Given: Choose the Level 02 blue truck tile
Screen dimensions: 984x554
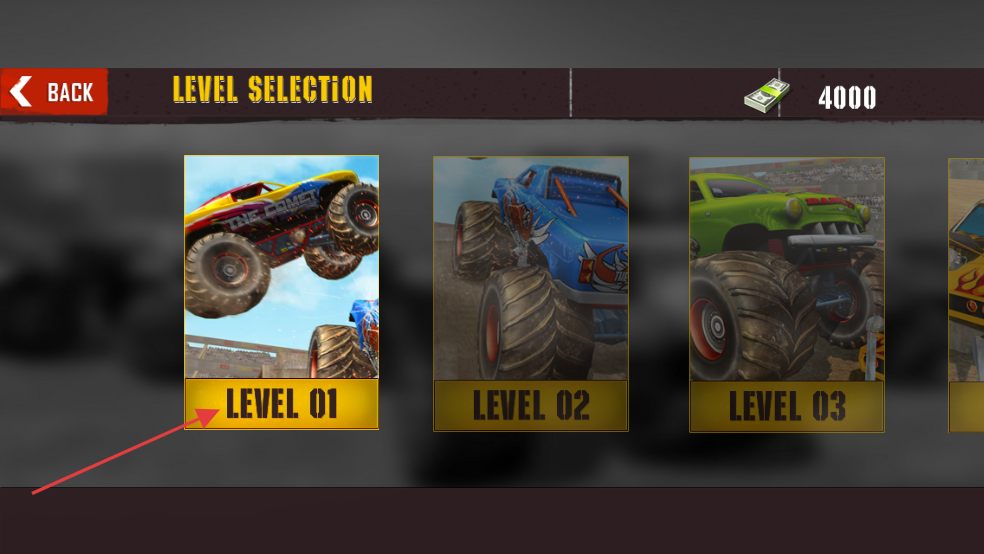Looking at the screenshot, I should (530, 293).
